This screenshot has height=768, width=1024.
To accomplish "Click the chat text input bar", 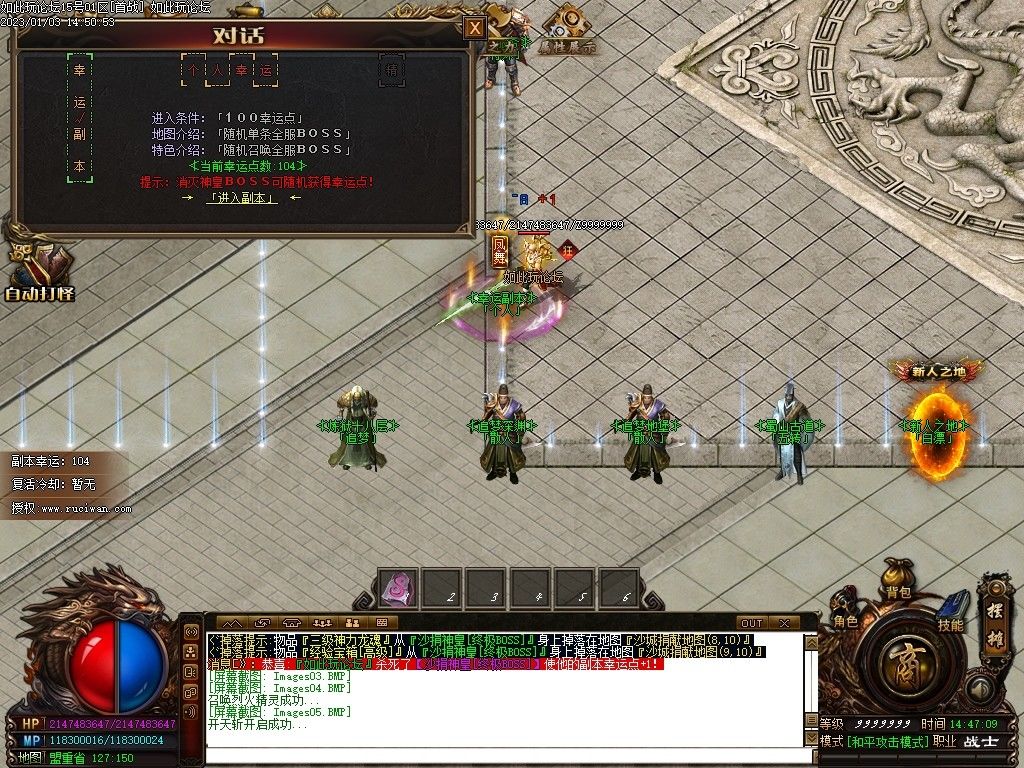I will tap(500, 757).
